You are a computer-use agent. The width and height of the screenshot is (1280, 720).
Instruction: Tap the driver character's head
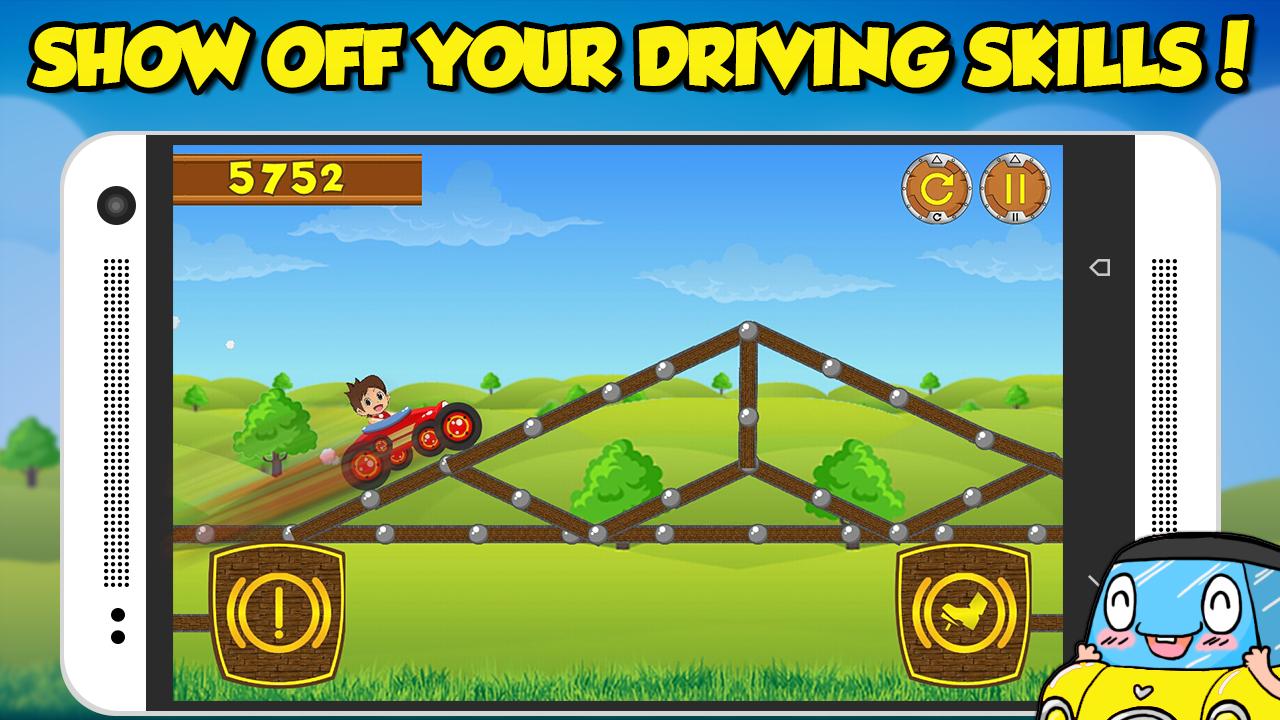click(366, 398)
